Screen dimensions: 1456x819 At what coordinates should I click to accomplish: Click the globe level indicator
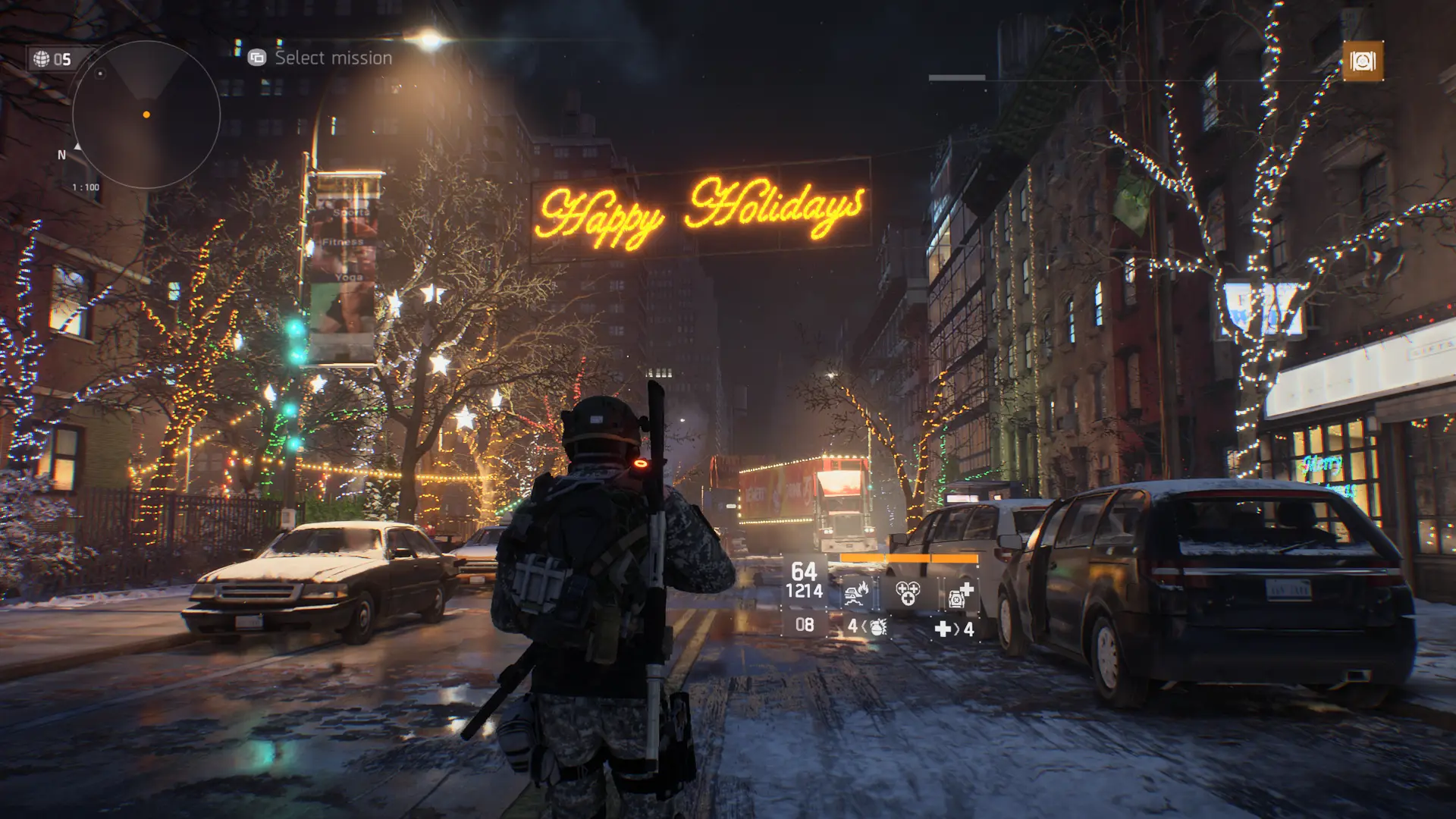click(x=52, y=59)
